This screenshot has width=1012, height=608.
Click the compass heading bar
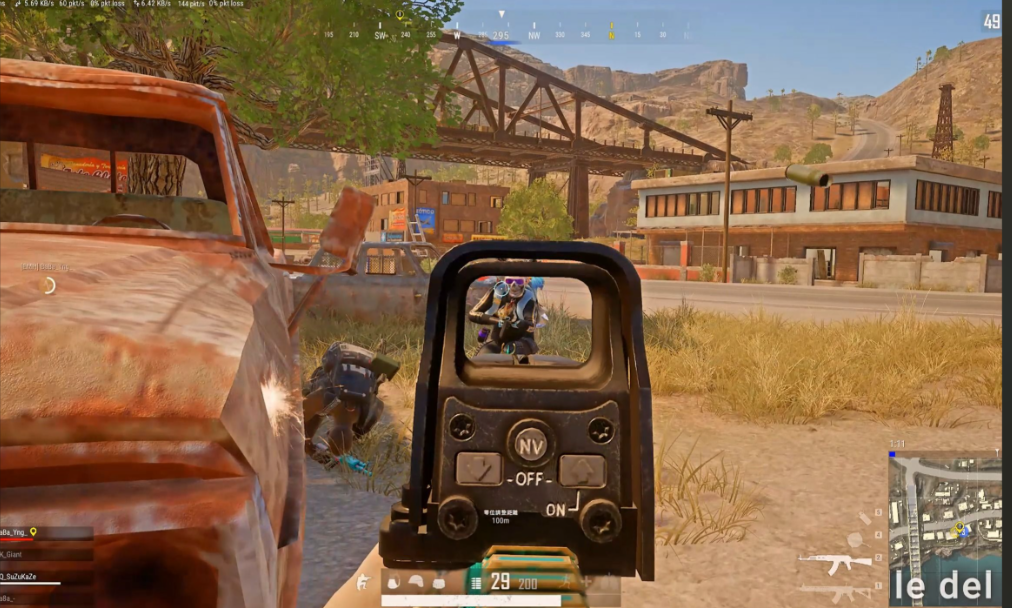click(500, 35)
